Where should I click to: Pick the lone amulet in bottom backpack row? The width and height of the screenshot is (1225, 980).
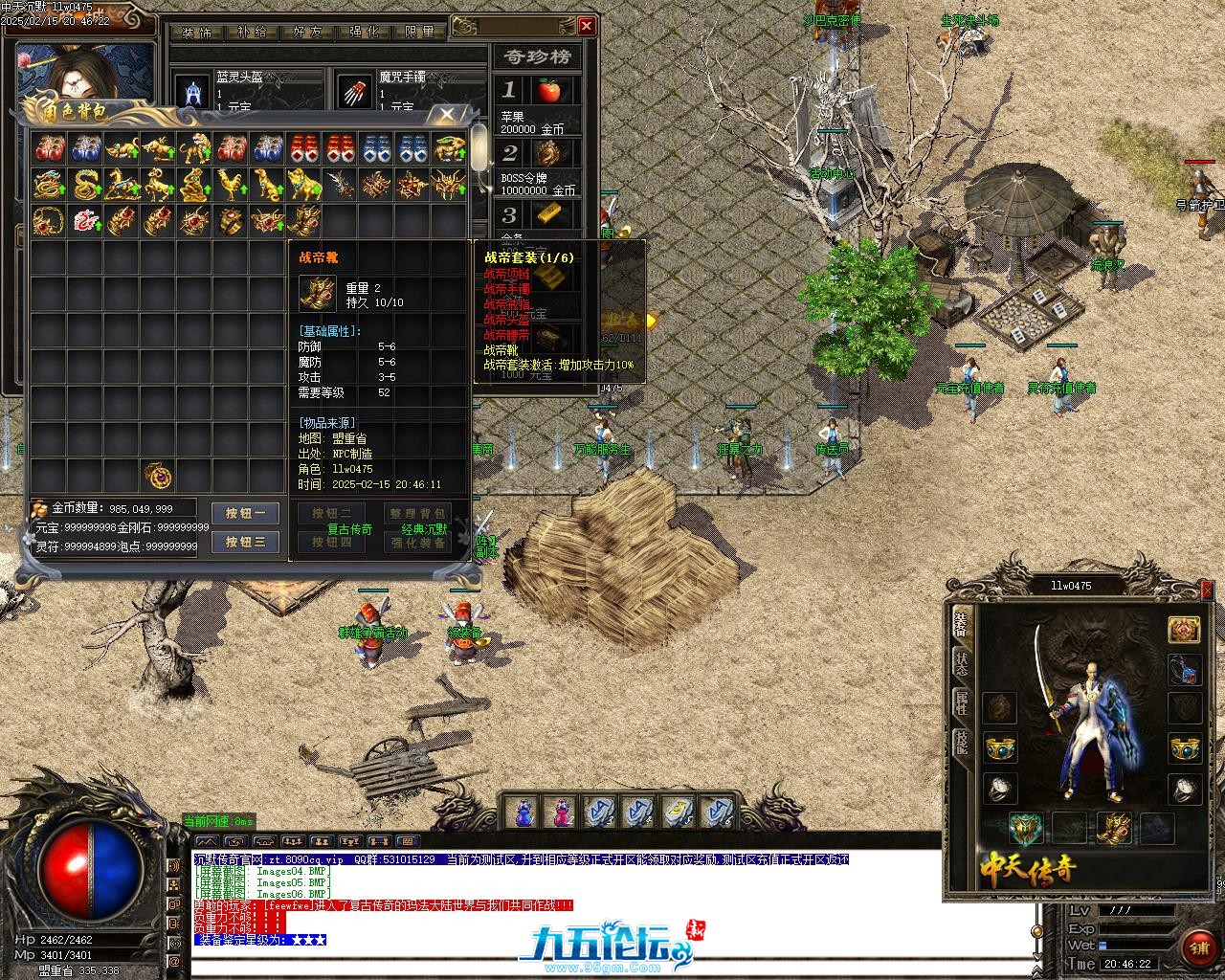tap(158, 474)
